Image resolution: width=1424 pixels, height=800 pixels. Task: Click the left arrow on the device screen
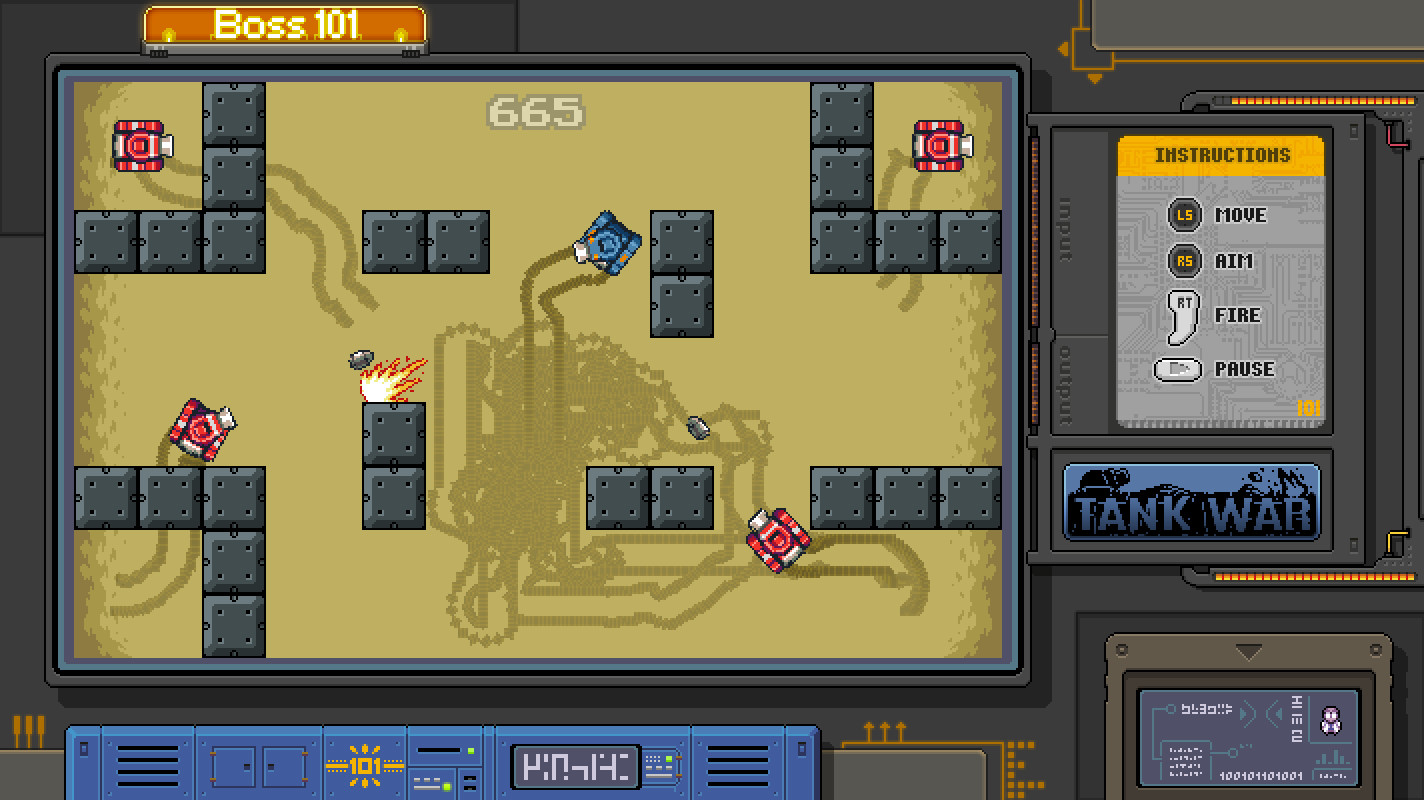coord(1273,712)
